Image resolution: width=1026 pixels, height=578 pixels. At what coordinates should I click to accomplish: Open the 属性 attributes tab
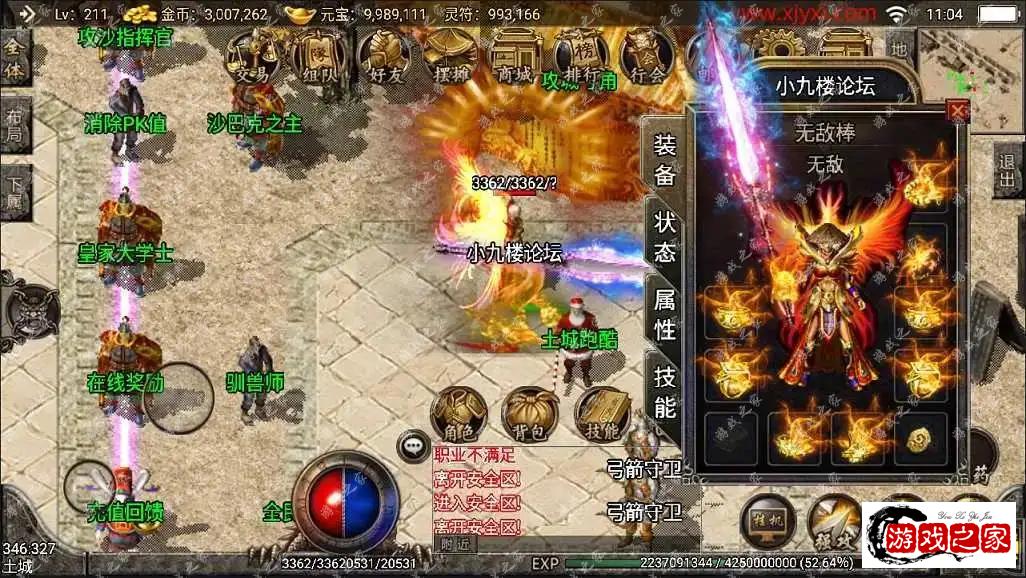pos(665,312)
